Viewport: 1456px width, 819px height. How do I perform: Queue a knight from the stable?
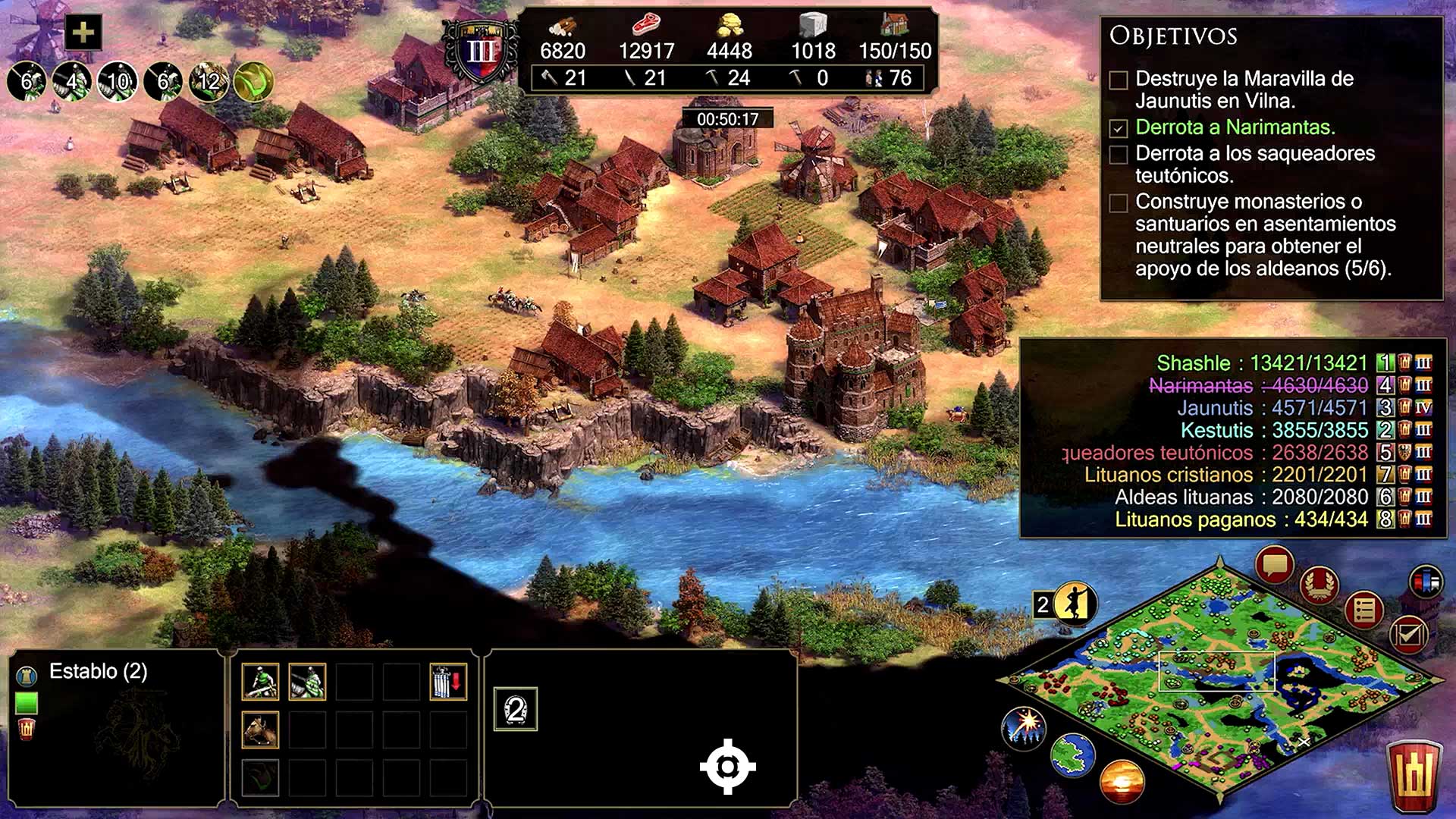(x=307, y=681)
